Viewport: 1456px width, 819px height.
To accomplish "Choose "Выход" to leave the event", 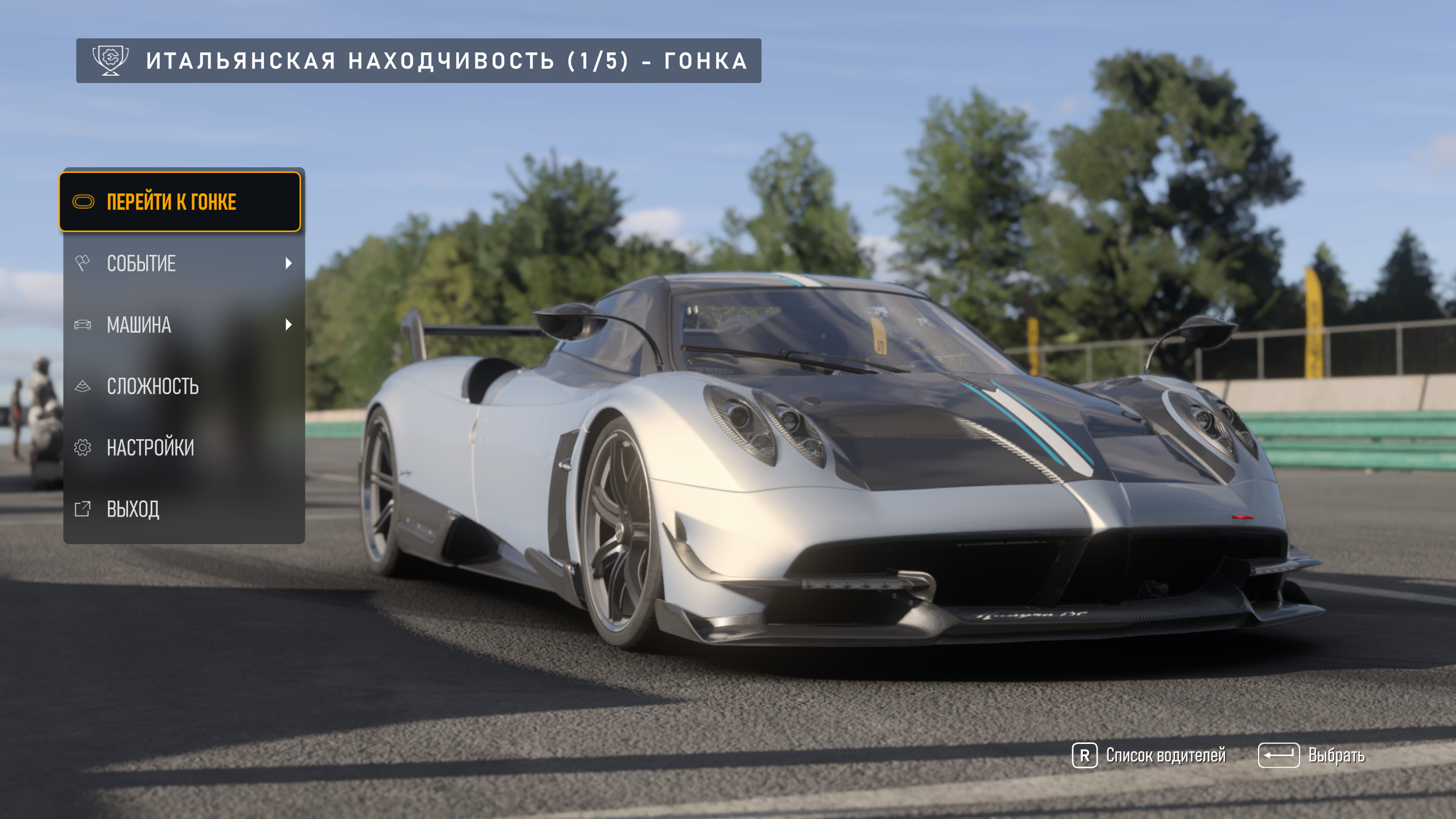I will [x=183, y=509].
